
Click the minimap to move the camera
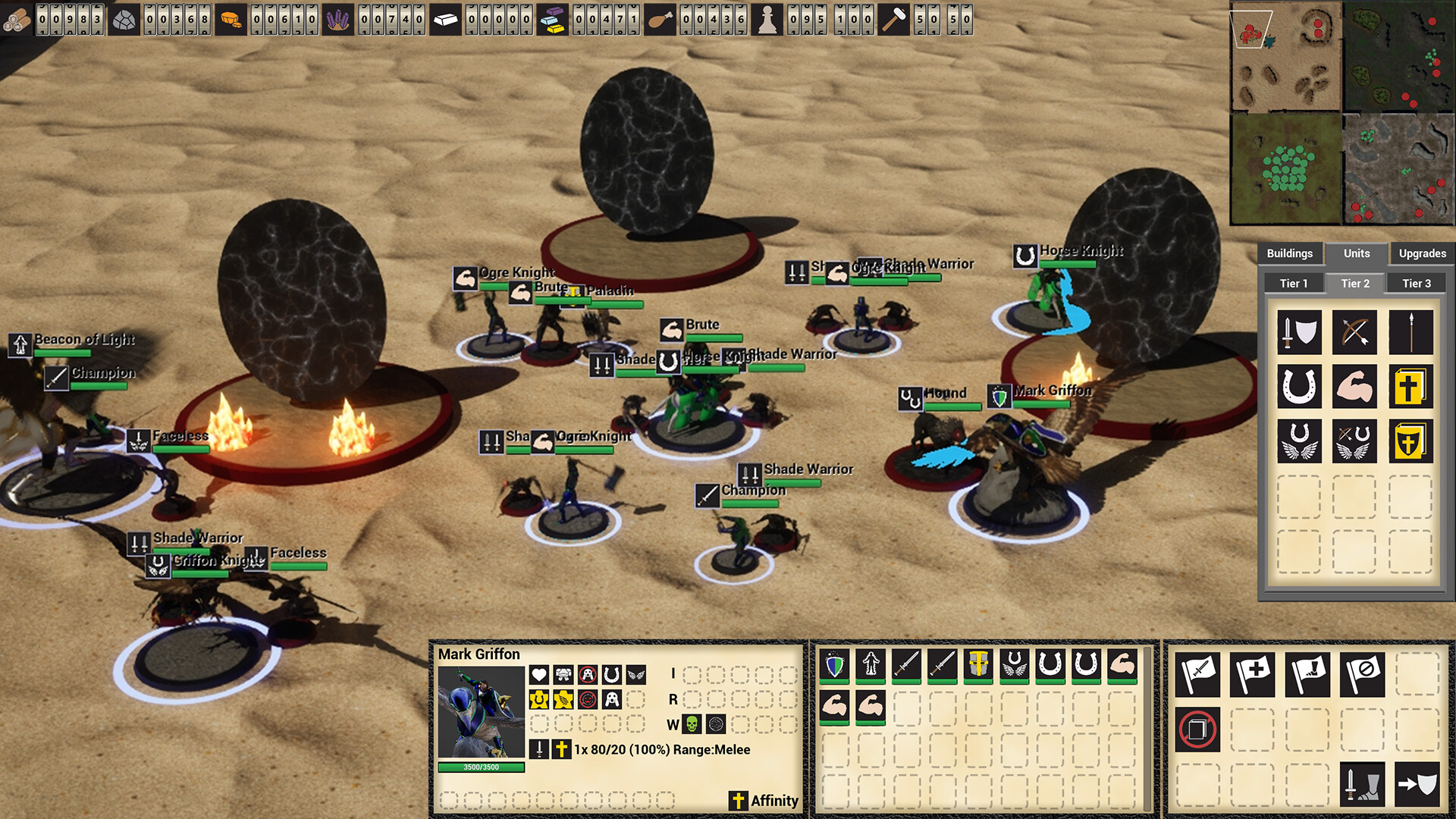(1342, 114)
